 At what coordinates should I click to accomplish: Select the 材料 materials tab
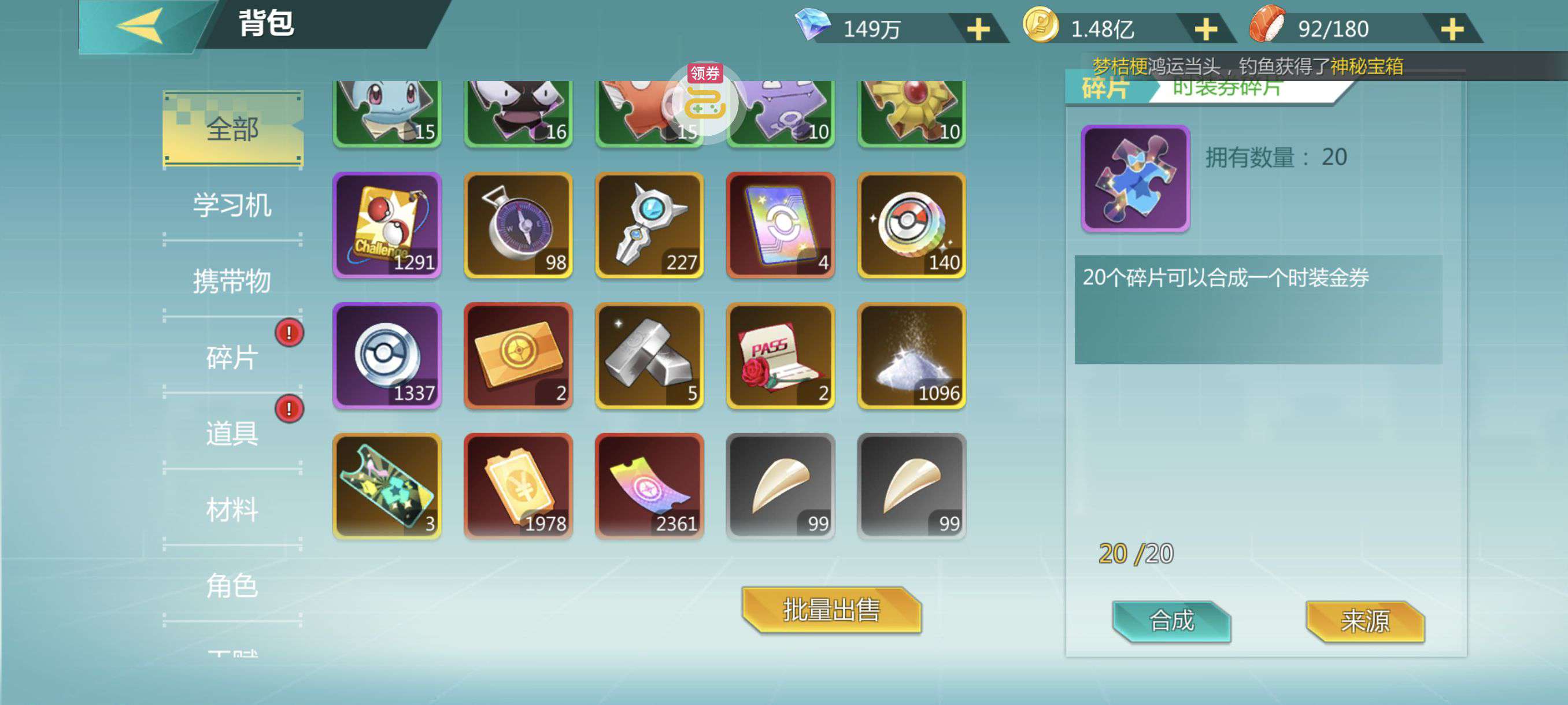point(232,509)
